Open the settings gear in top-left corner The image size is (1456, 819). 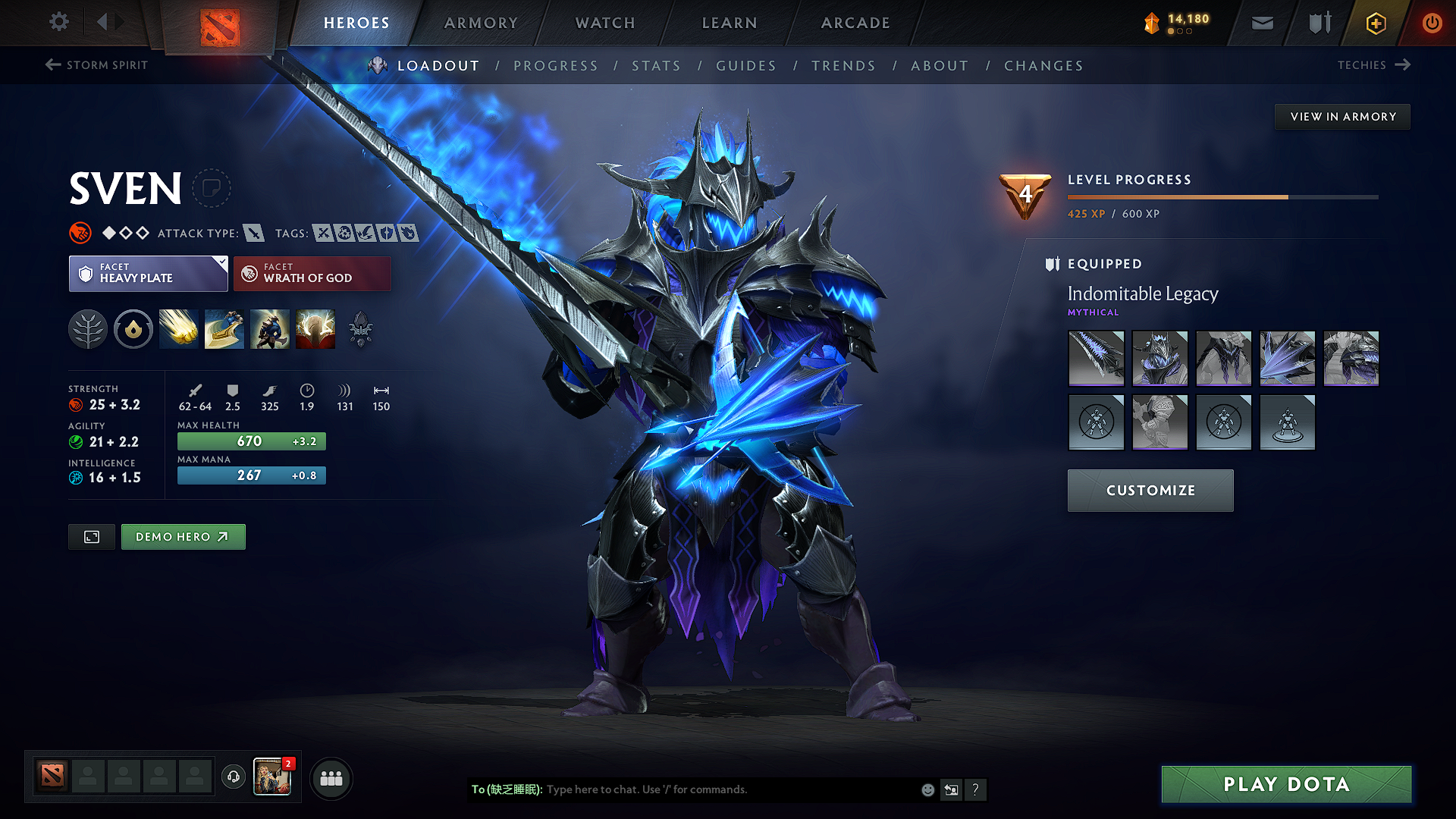(58, 22)
